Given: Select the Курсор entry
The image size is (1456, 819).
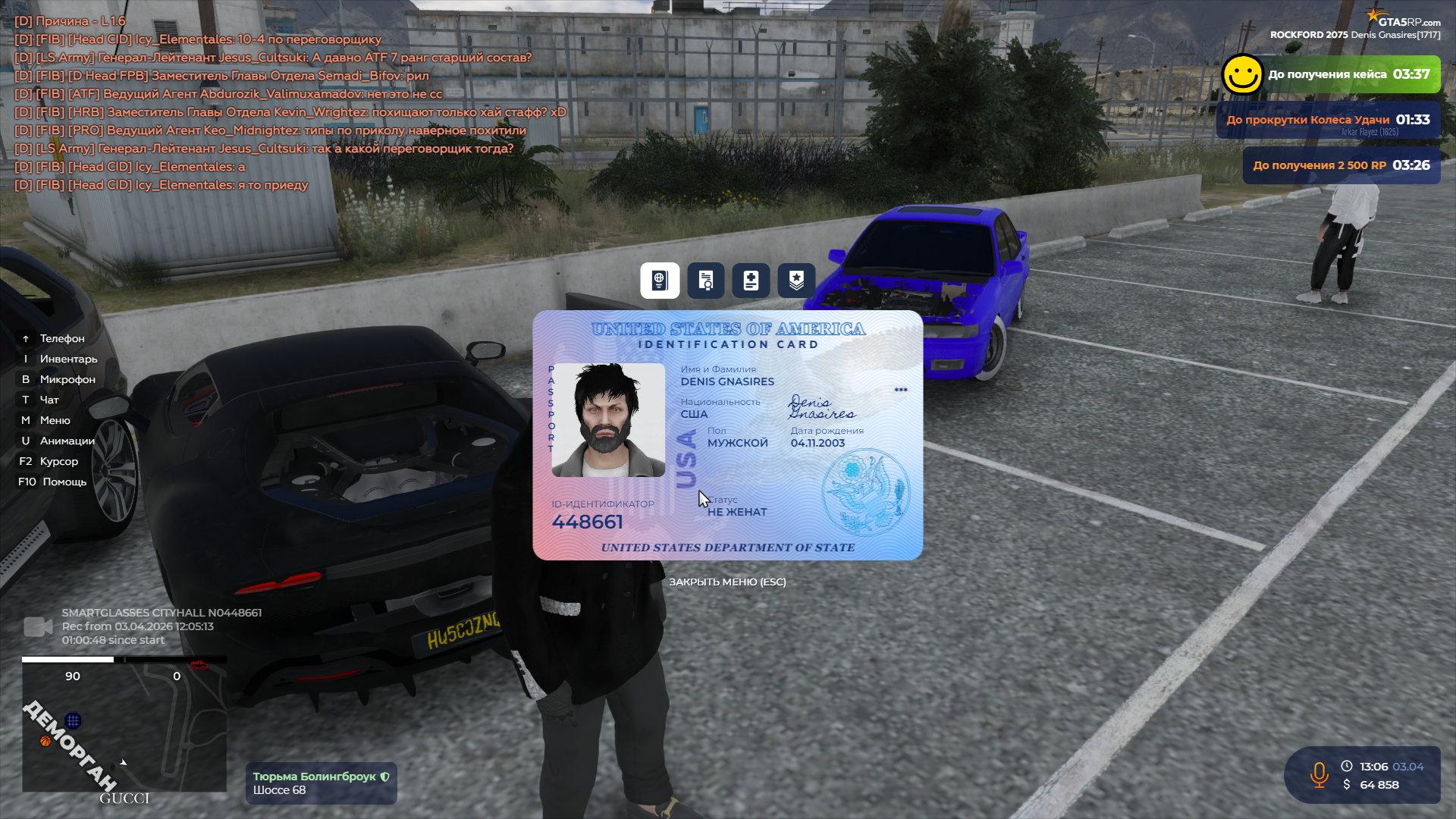Looking at the screenshot, I should click(58, 461).
